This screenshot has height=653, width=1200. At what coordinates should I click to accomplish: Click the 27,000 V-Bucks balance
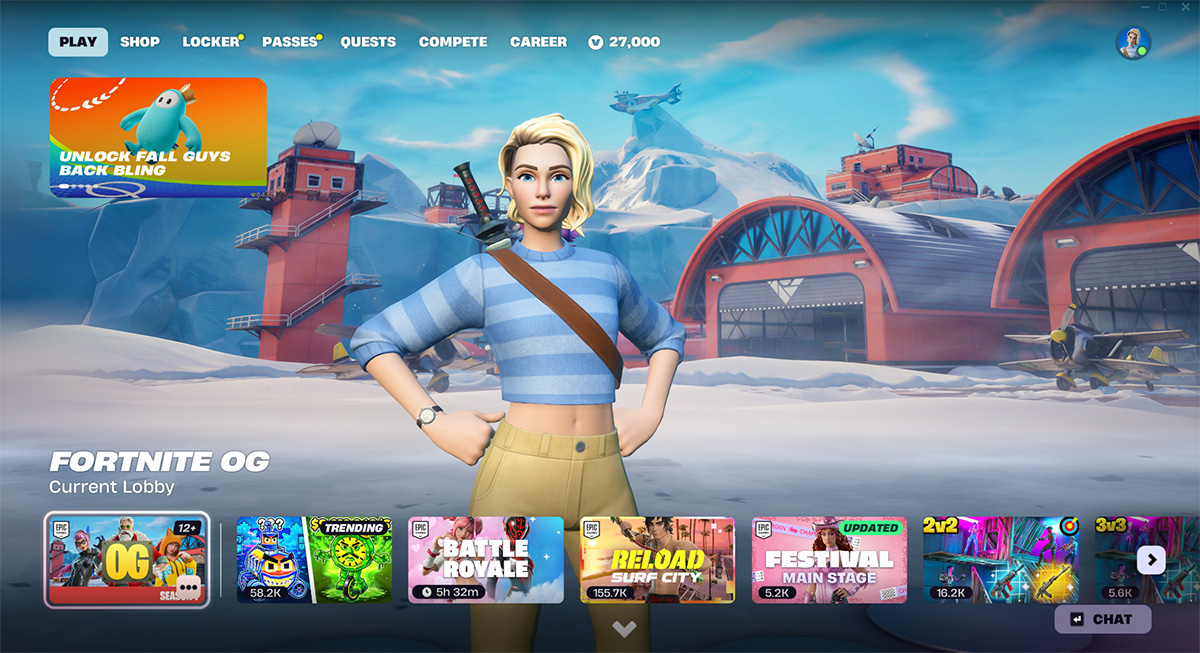[x=625, y=42]
